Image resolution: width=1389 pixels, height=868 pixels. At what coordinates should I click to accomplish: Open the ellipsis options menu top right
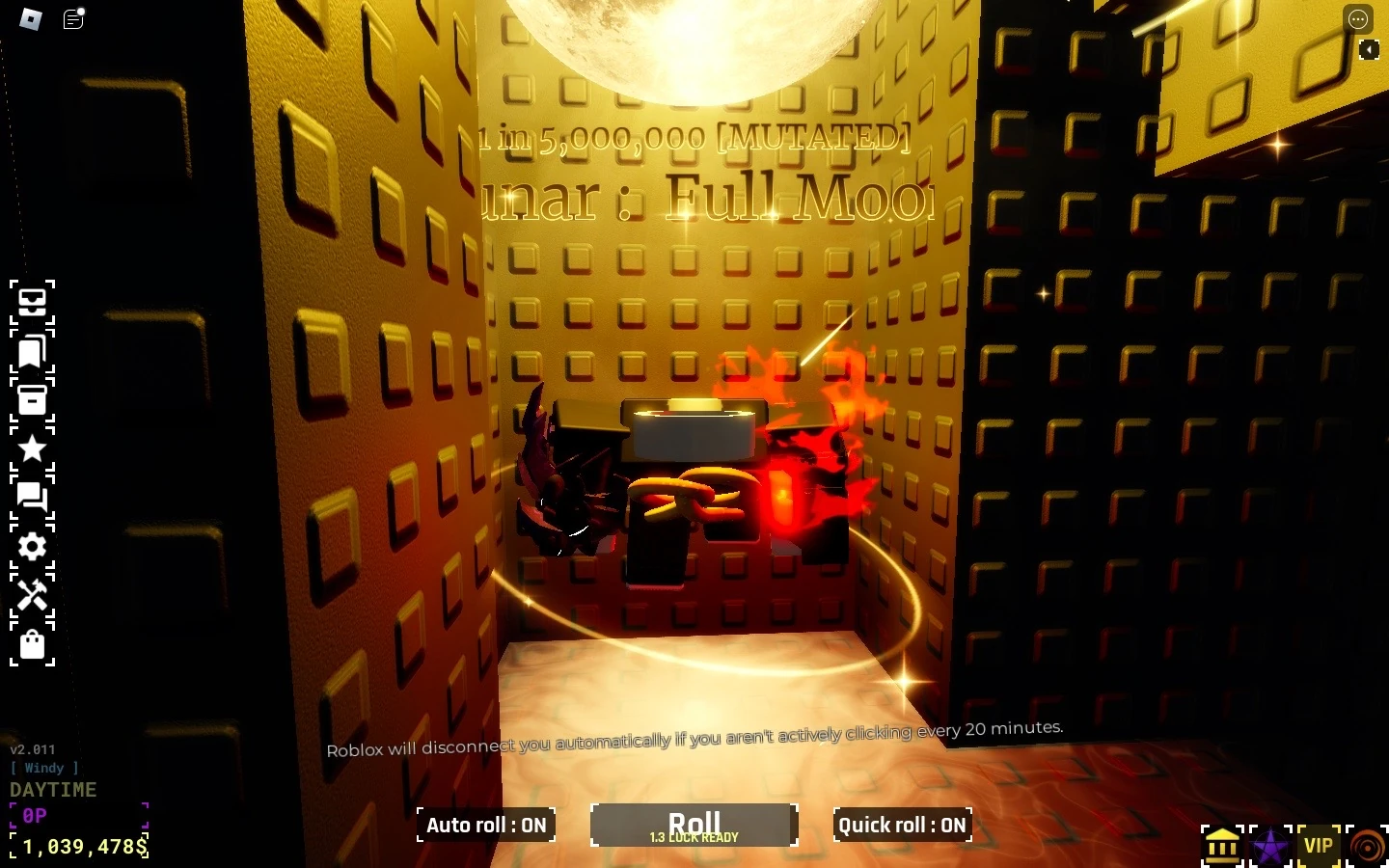[x=1358, y=18]
